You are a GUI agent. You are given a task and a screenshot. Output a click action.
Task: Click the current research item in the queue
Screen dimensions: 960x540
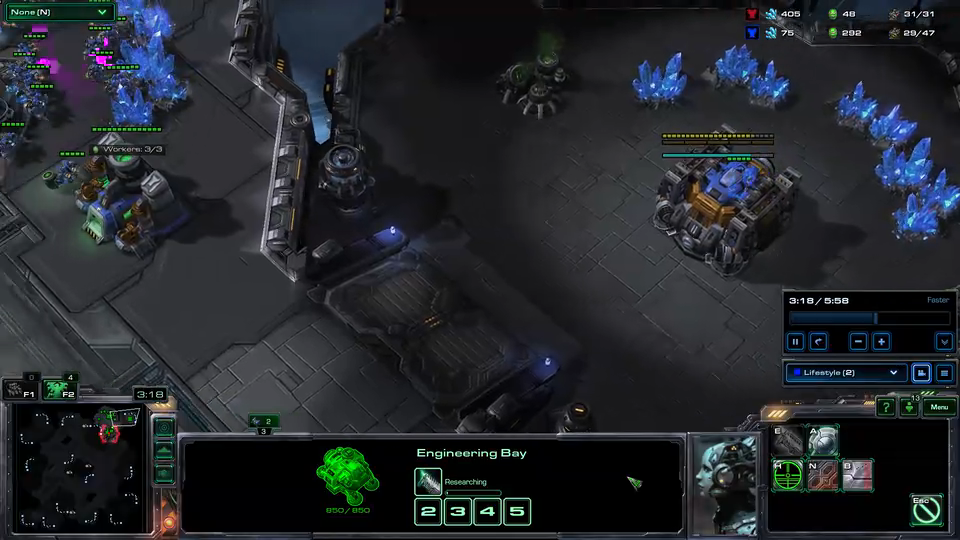[x=428, y=483]
